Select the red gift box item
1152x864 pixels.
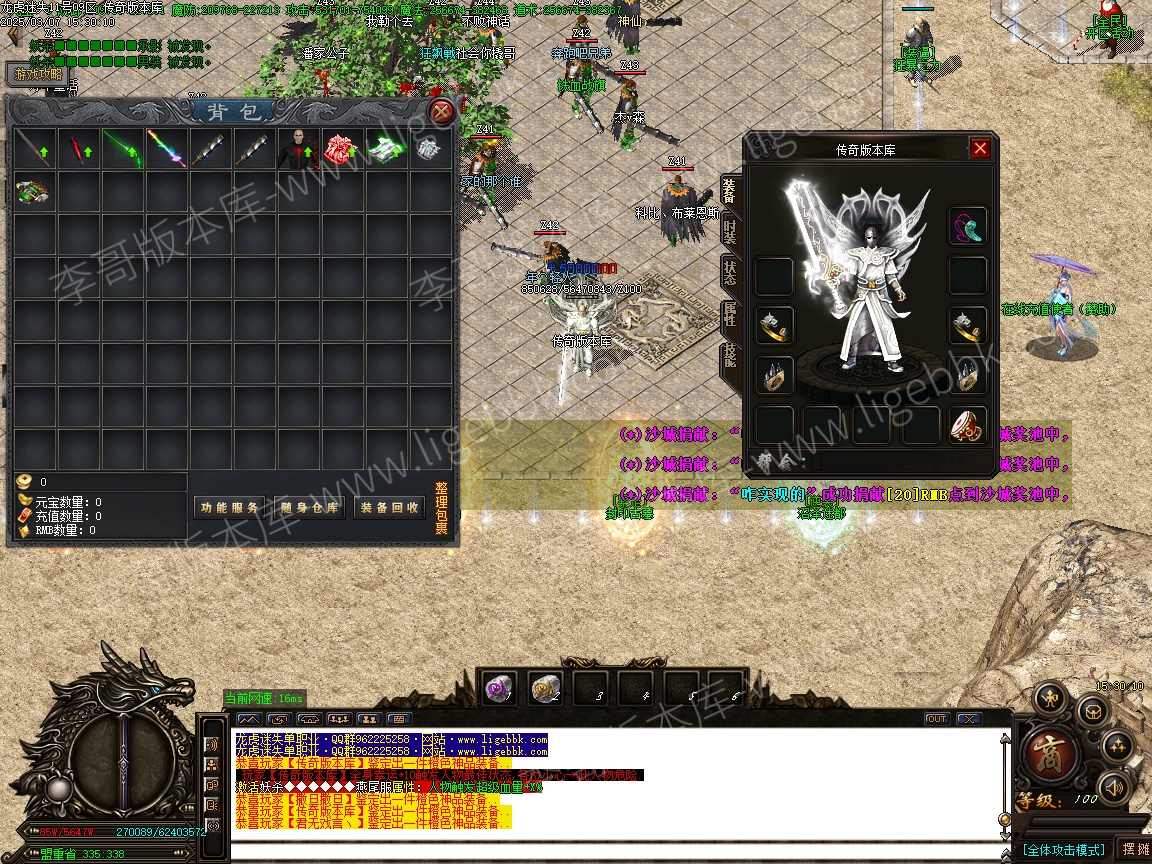[x=343, y=149]
